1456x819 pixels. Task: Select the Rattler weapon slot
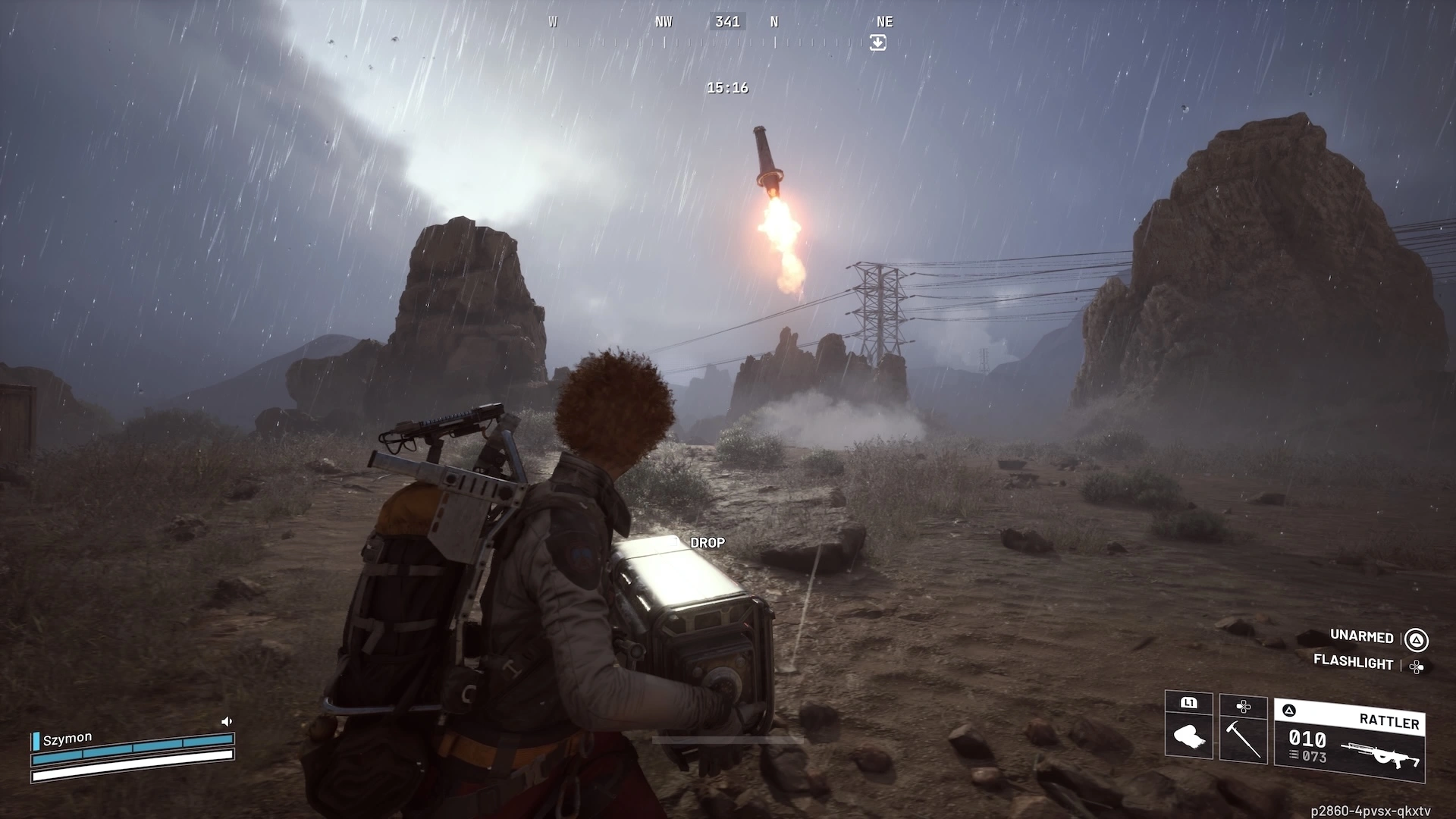[1349, 739]
